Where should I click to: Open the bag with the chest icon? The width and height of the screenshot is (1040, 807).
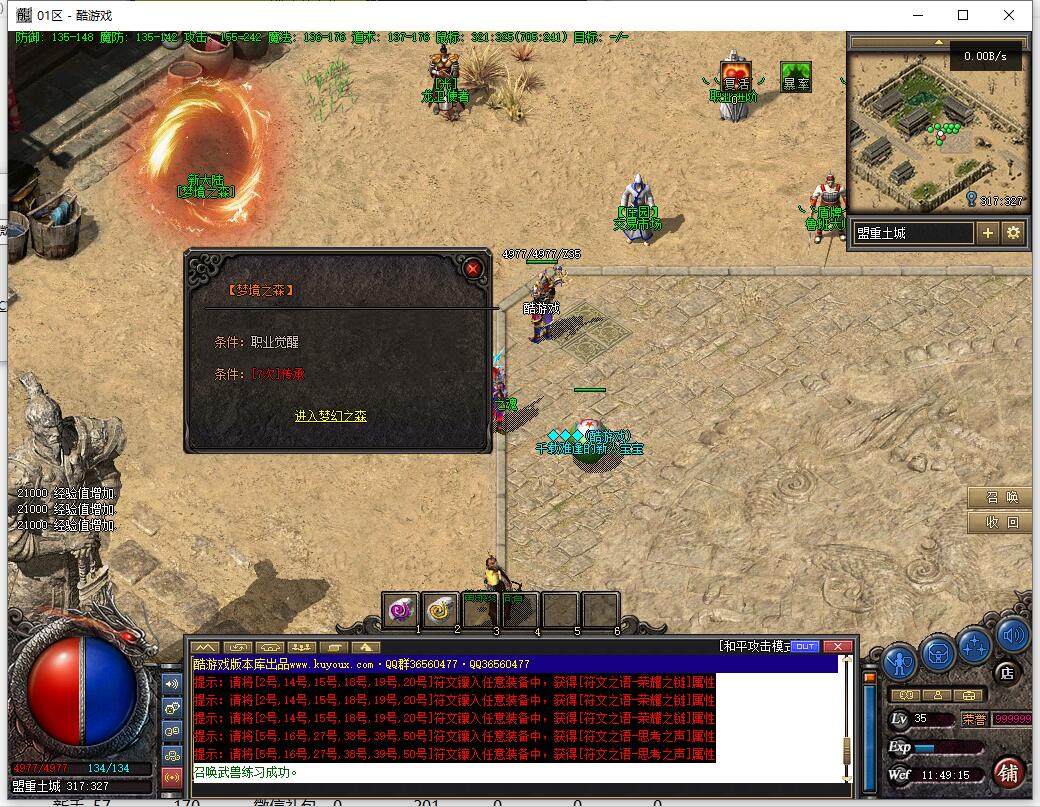[x=938, y=651]
